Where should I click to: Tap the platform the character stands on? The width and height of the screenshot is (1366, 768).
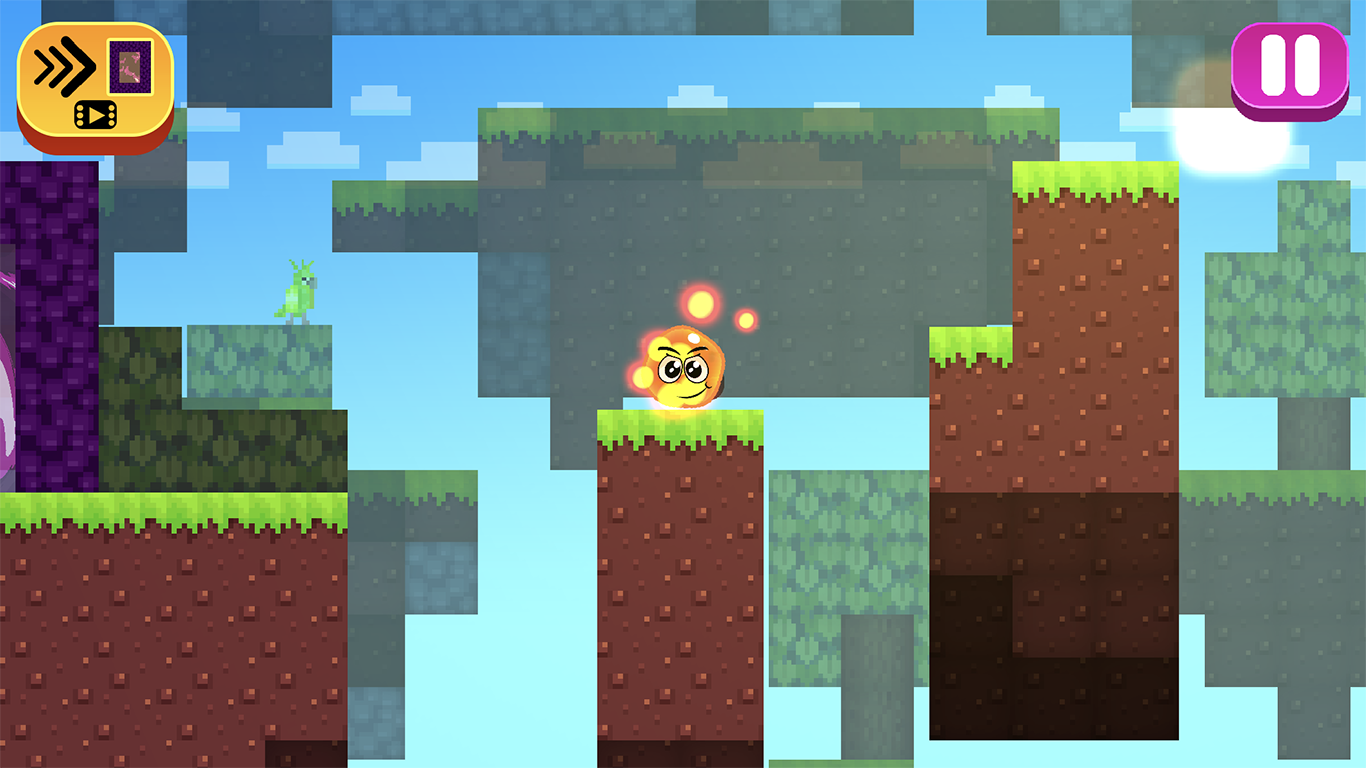680,430
